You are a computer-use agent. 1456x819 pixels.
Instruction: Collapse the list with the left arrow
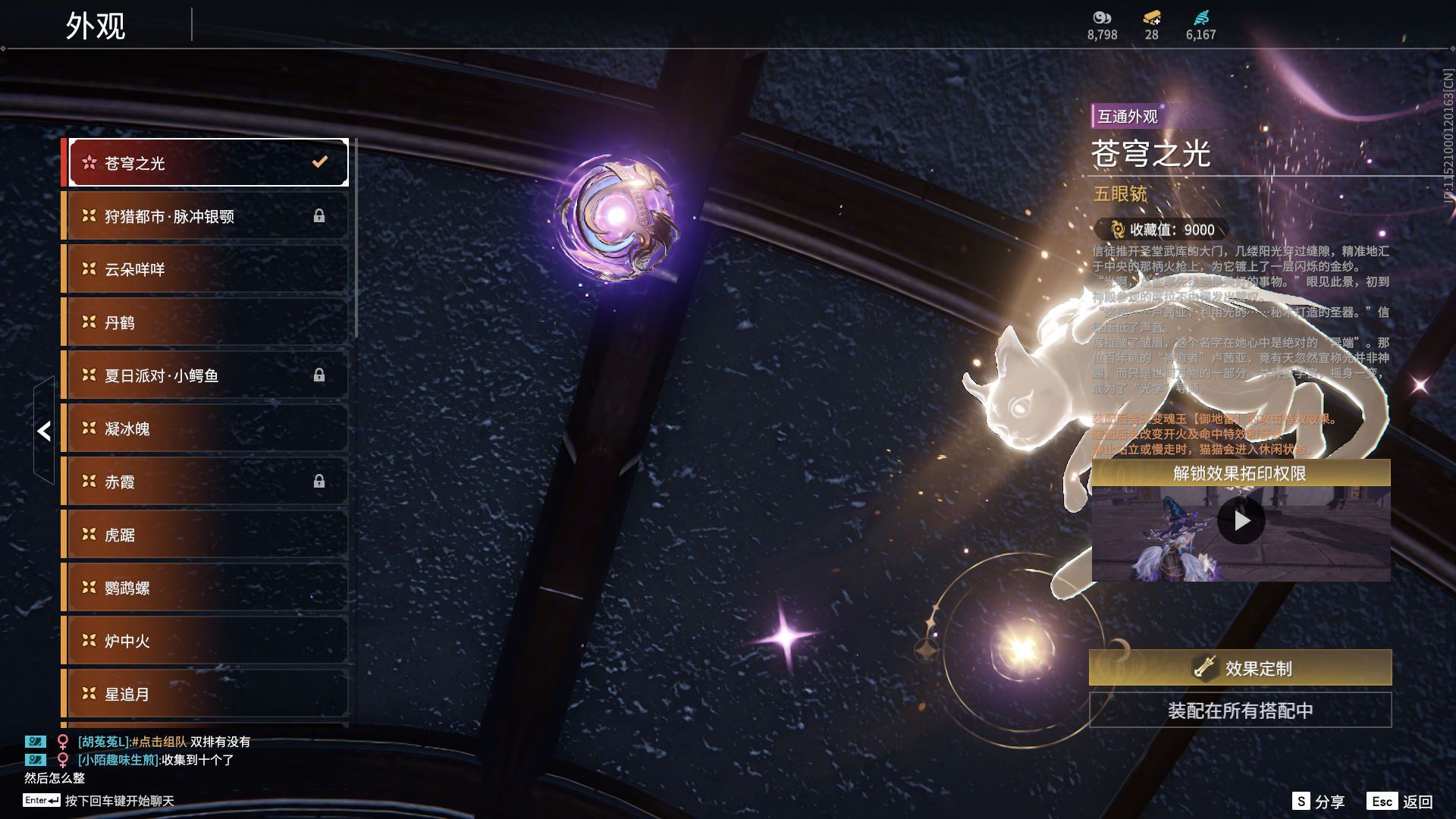click(x=44, y=431)
